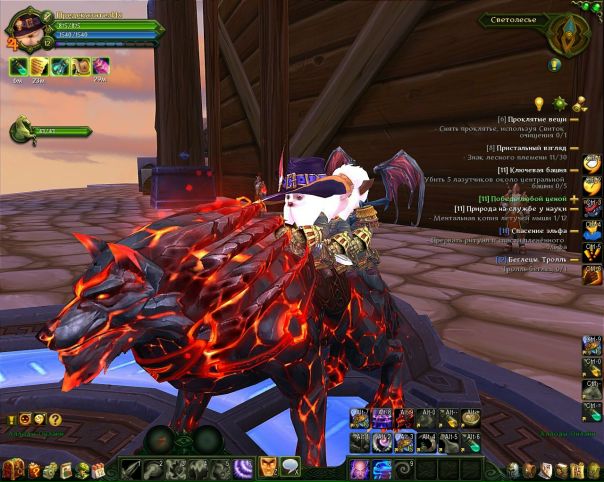Viewport: 604px width, 482px height.
Task: Click the lightbulb icon above quest tracker
Action: (538, 102)
